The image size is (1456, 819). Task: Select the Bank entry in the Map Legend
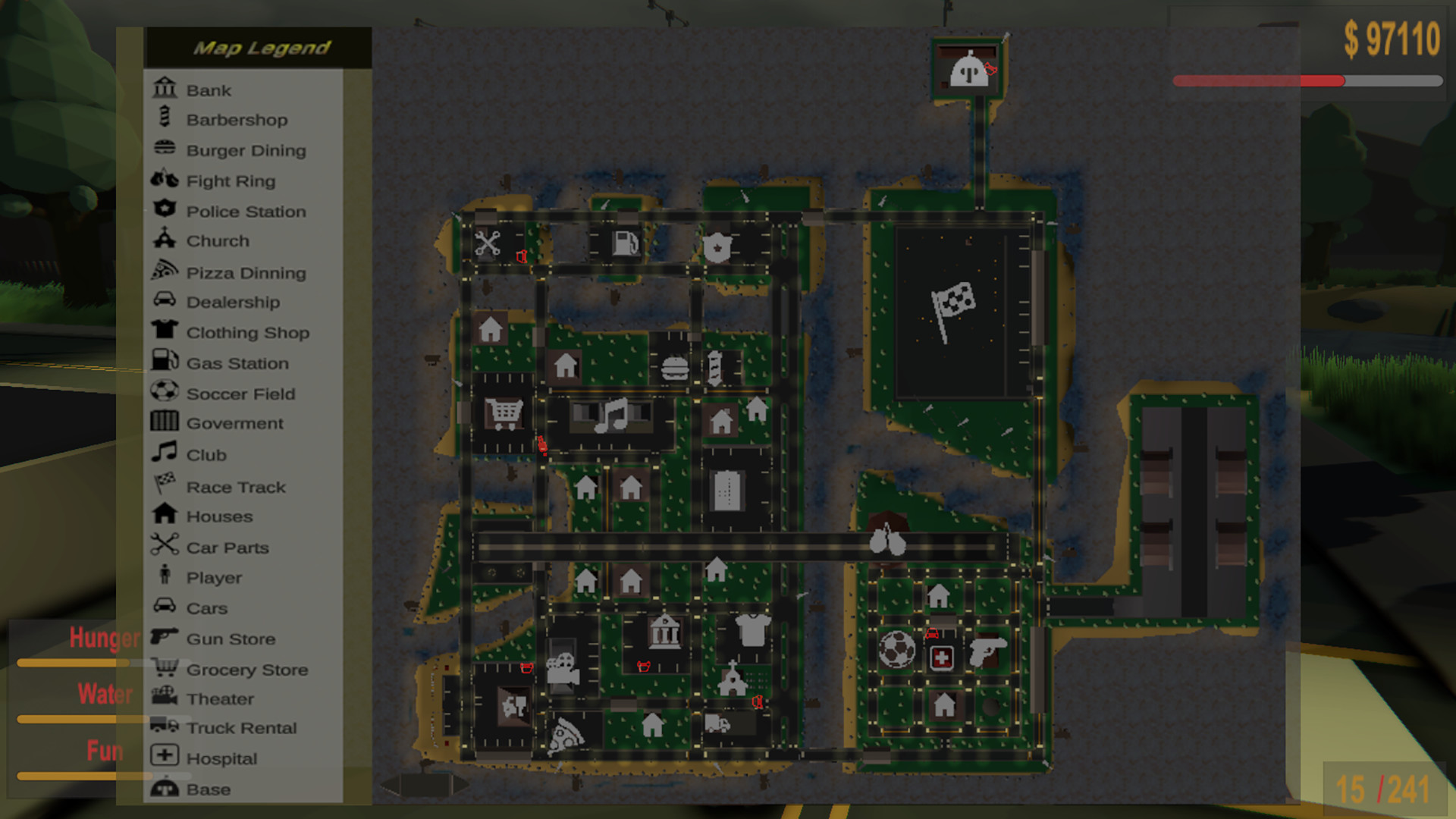pos(208,89)
